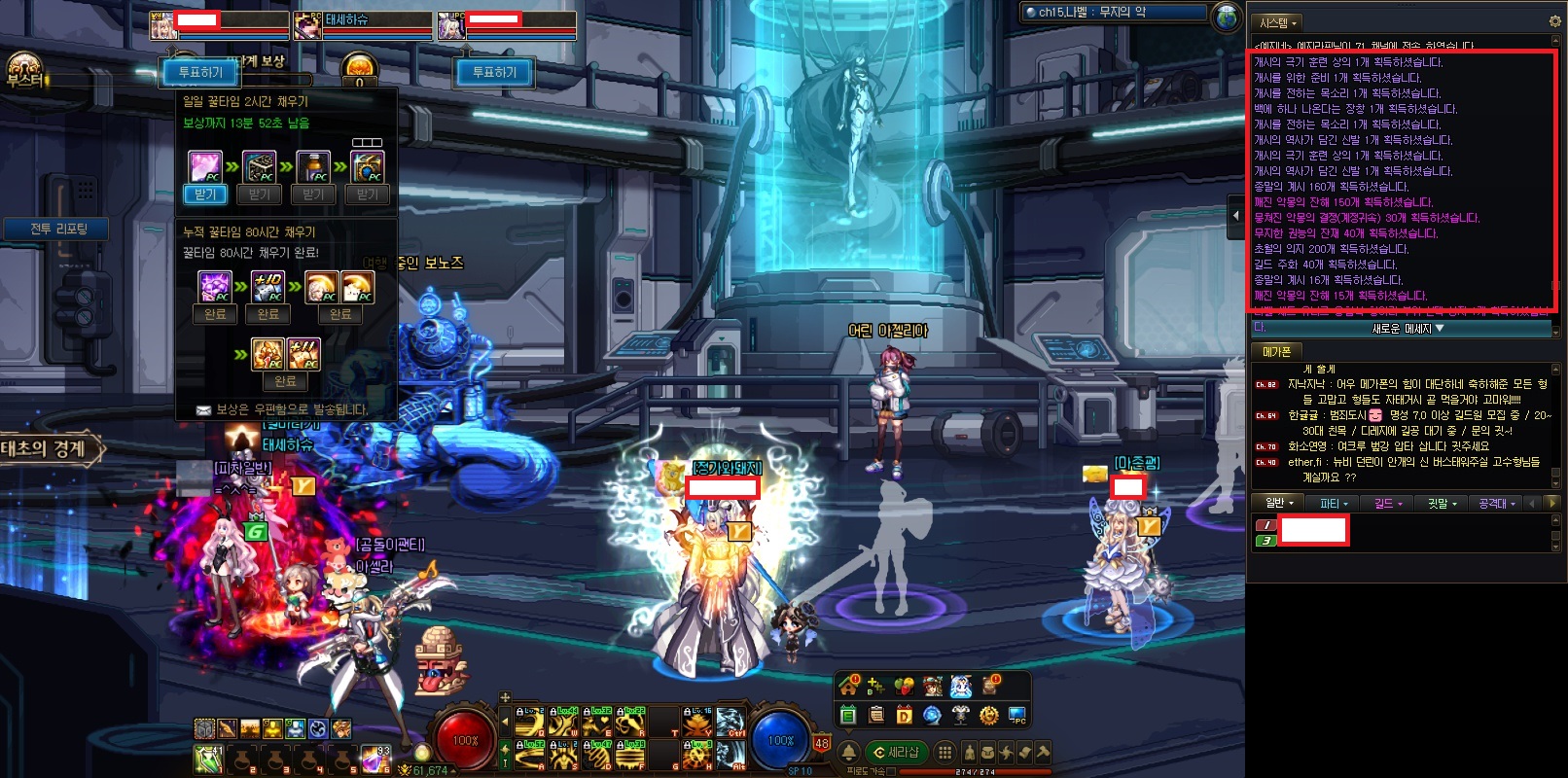Open the 전투 리포팅 battle report panel
Image resolution: width=1568 pixels, height=778 pixels.
[58, 229]
